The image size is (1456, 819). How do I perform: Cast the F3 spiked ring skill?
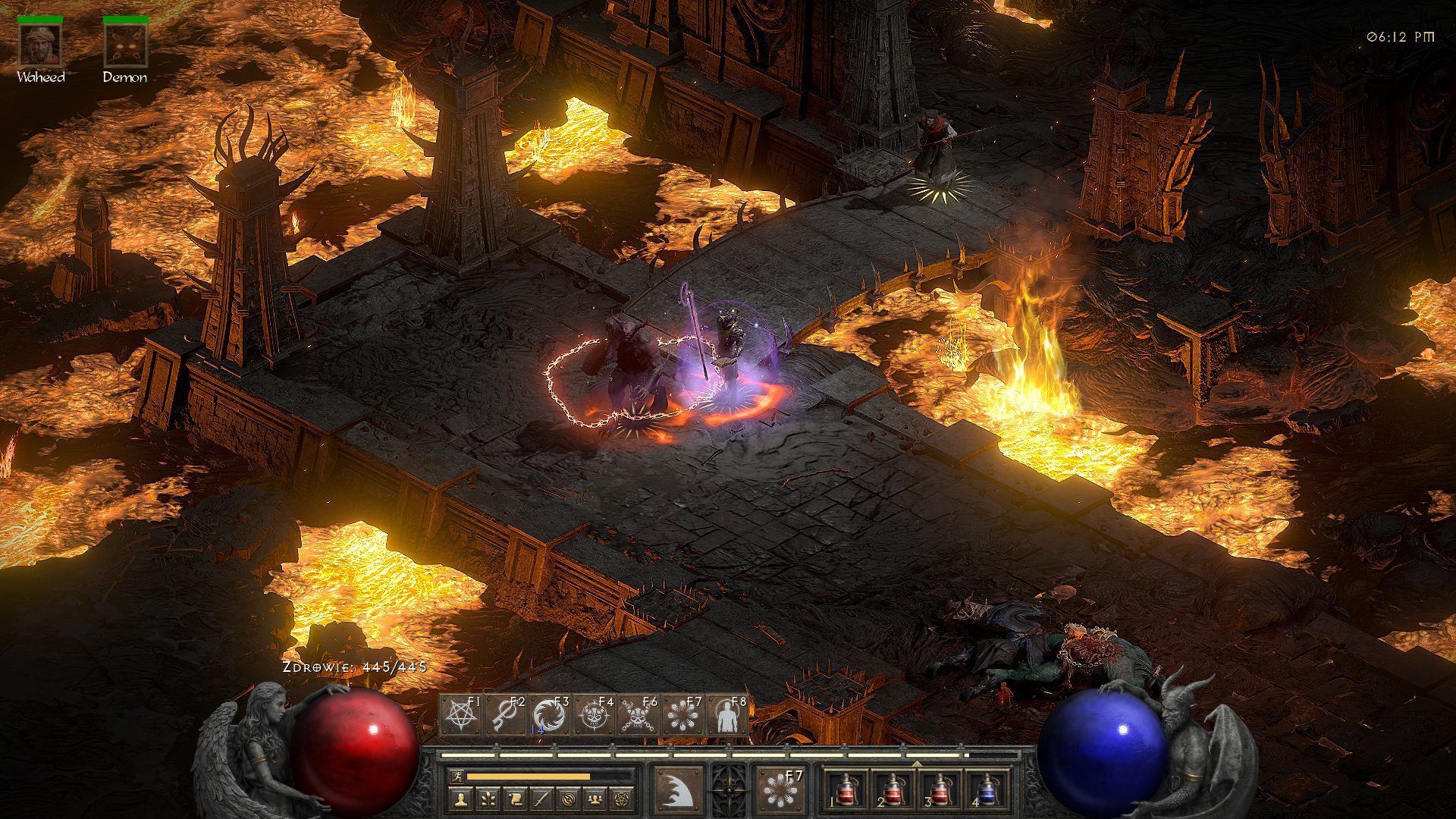click(x=549, y=716)
